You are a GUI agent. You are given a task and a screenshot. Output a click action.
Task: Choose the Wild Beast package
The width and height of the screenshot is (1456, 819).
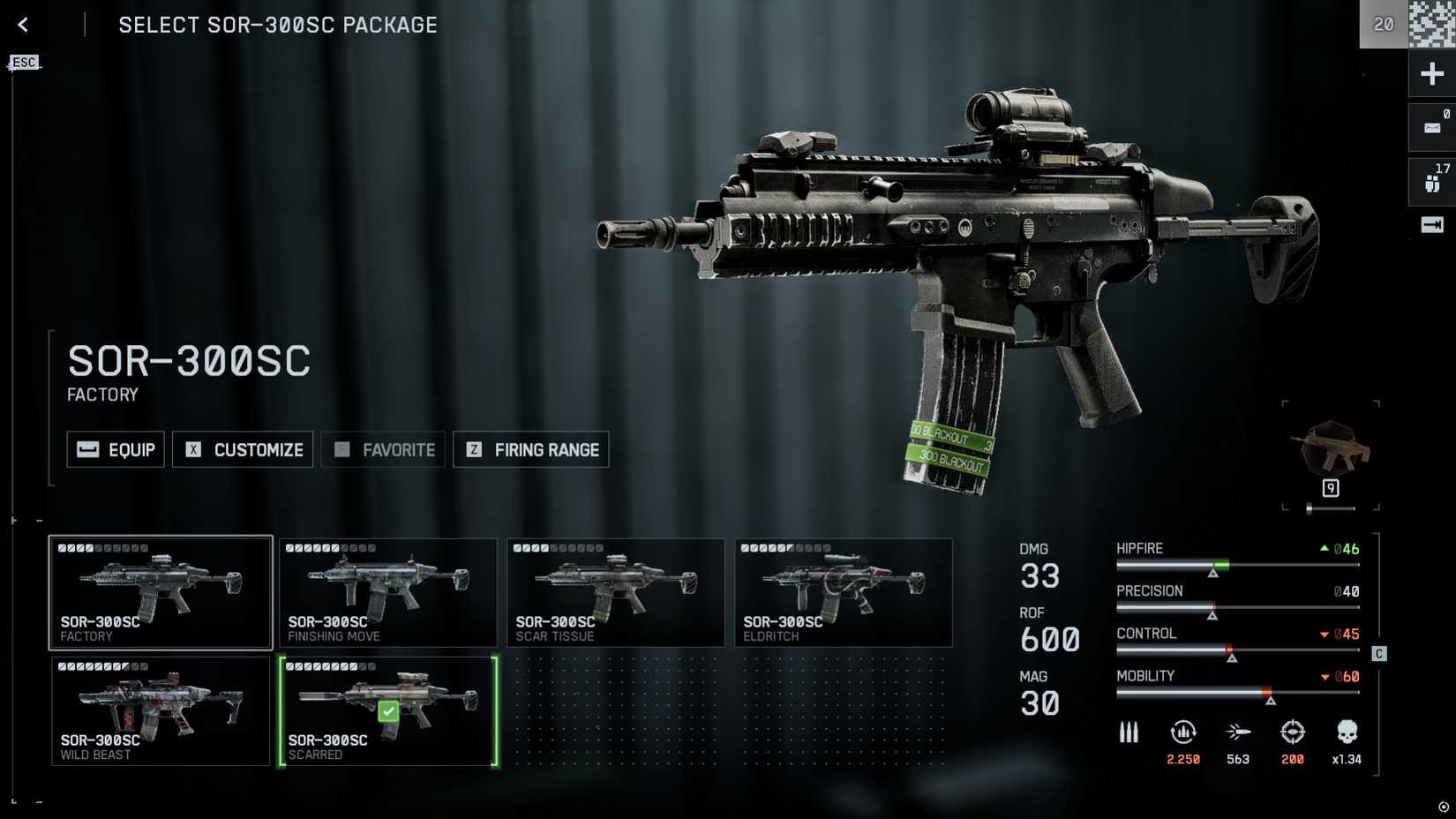tap(161, 710)
